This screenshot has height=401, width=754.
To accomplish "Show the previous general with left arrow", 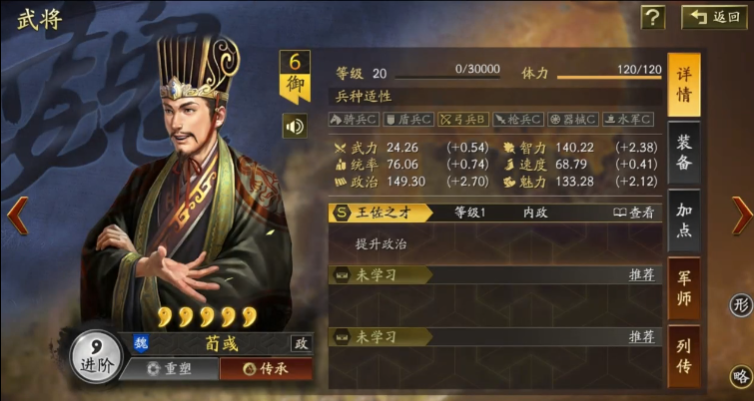I will click(16, 215).
